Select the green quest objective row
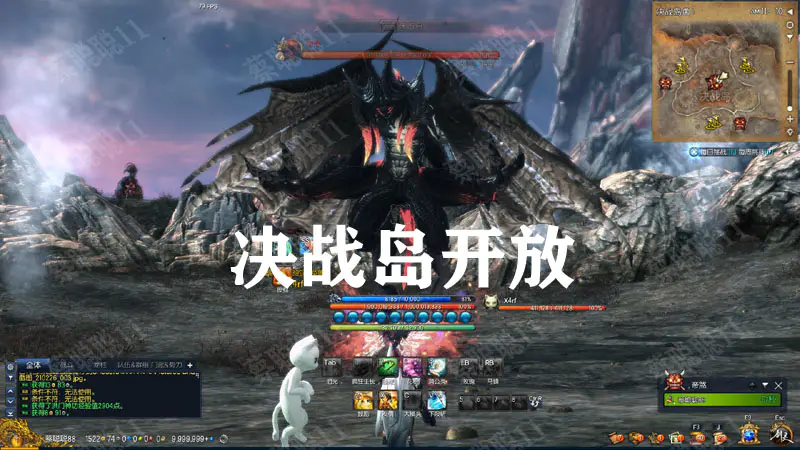 coord(720,400)
